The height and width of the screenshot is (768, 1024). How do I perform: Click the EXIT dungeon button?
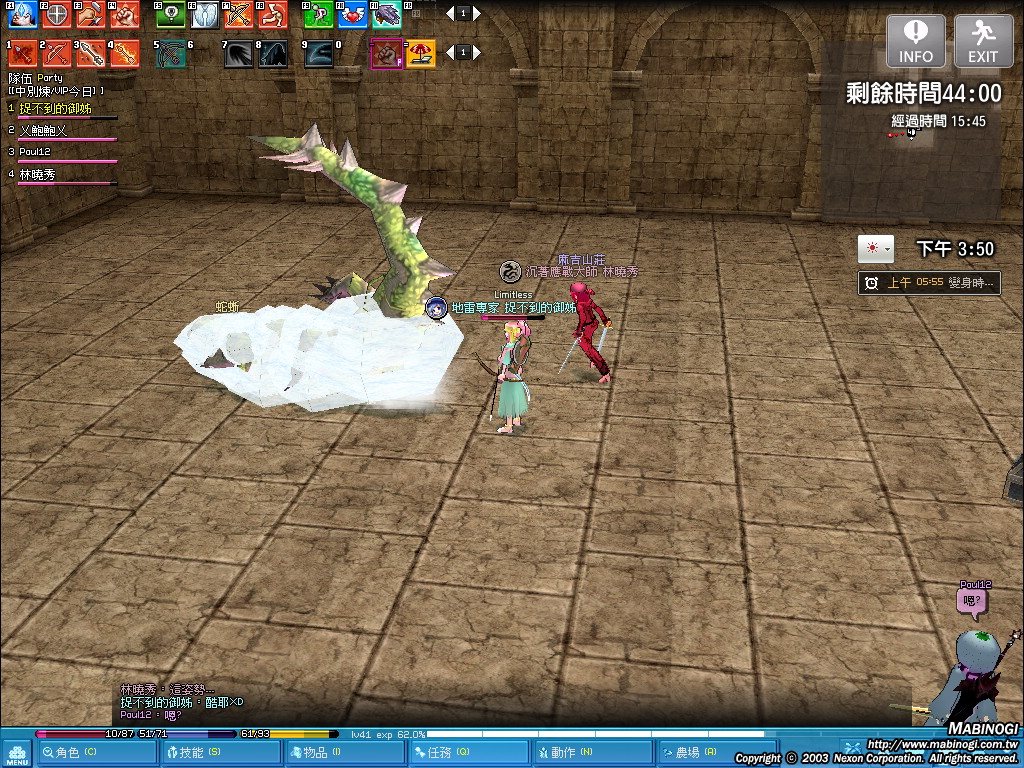983,41
